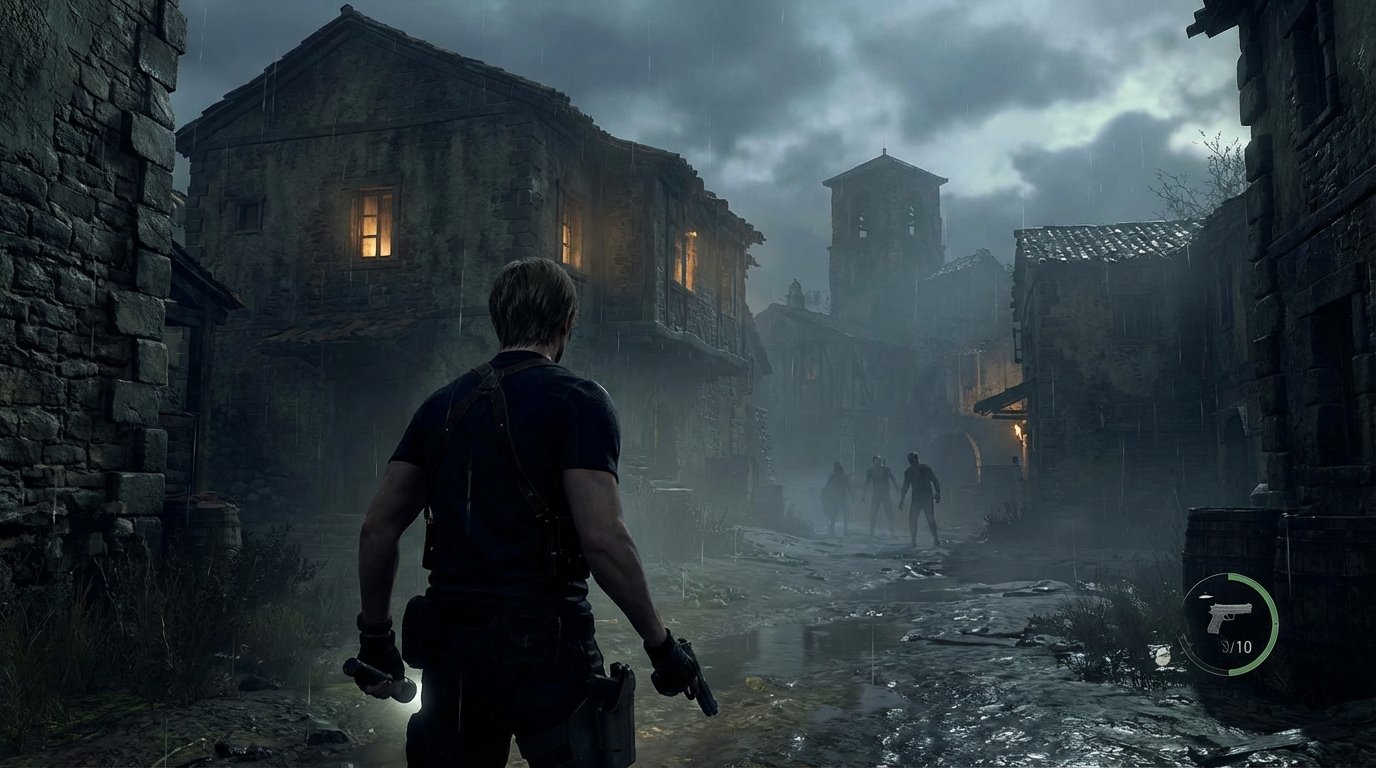Screen dimensions: 1376x768
Task: Click the ammo counter reading 9/10
Action: pos(1236,648)
